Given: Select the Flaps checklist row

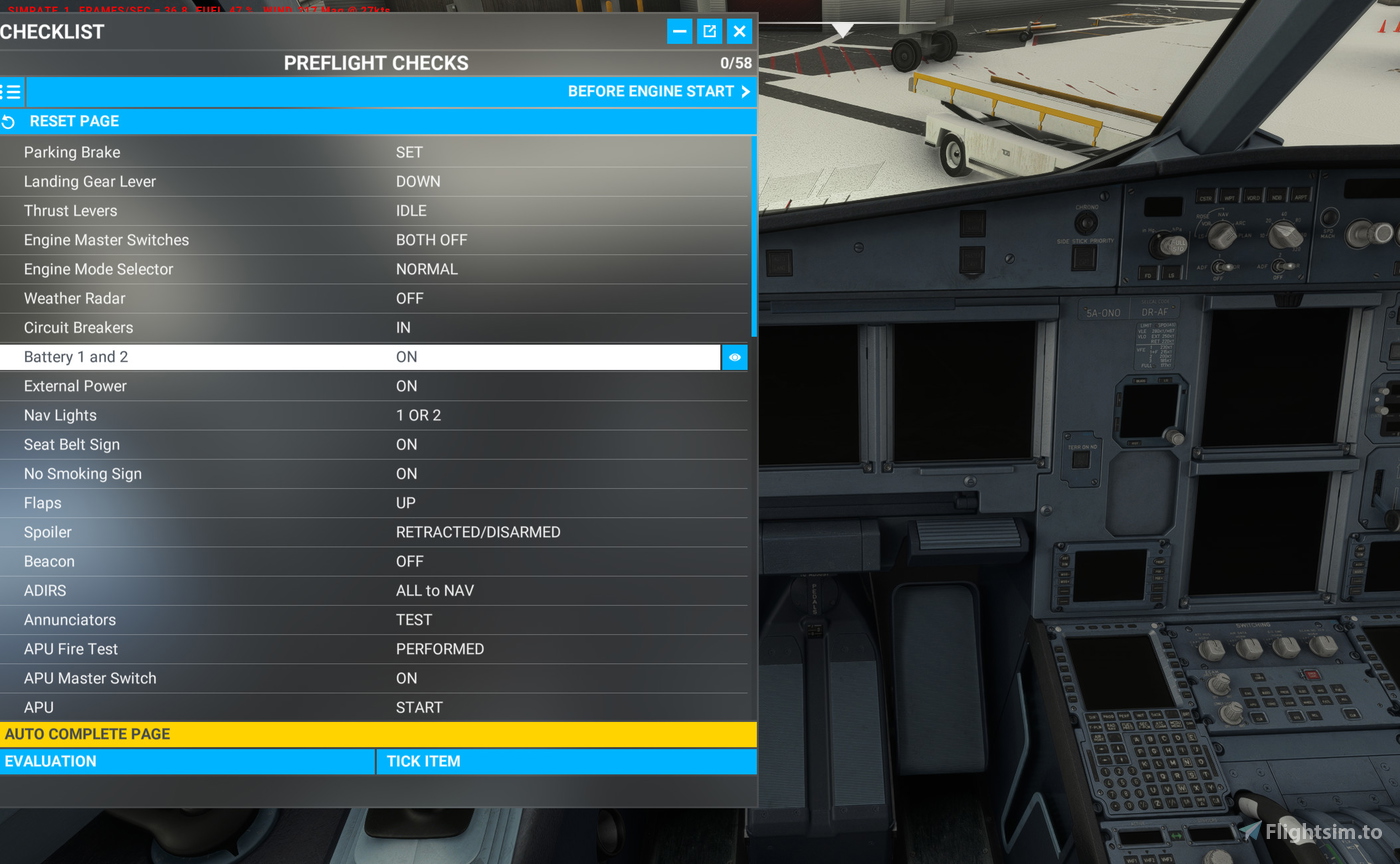Looking at the screenshot, I should pyautogui.click(x=300, y=503).
